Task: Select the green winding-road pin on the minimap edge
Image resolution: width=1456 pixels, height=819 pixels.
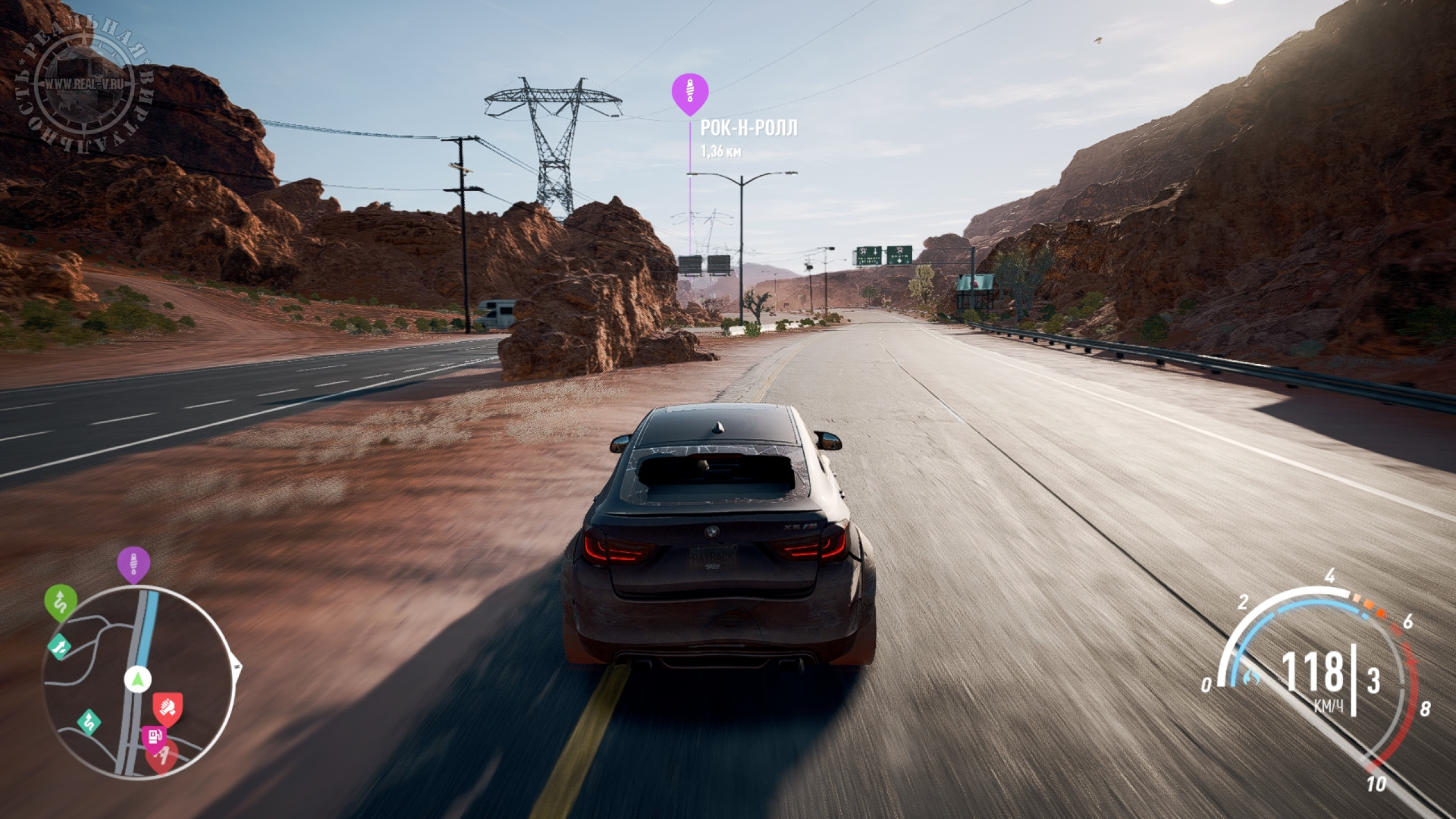Action: [61, 601]
